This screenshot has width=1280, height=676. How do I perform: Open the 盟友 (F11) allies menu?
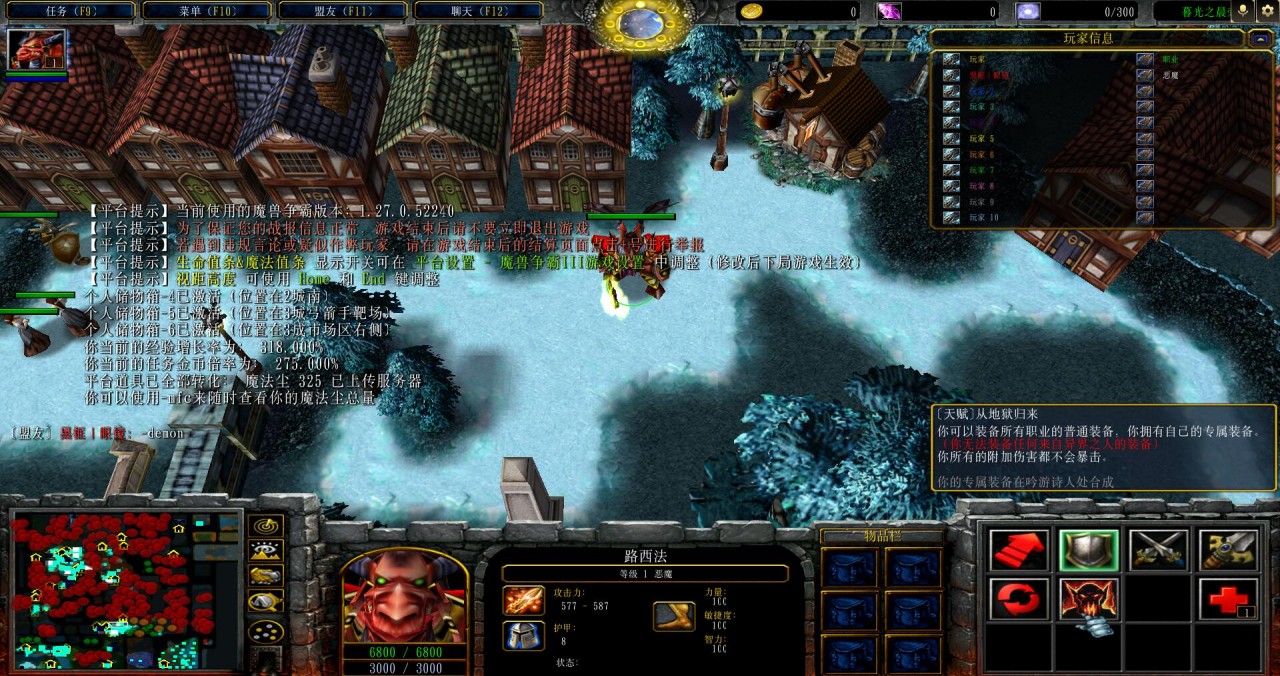[342, 11]
